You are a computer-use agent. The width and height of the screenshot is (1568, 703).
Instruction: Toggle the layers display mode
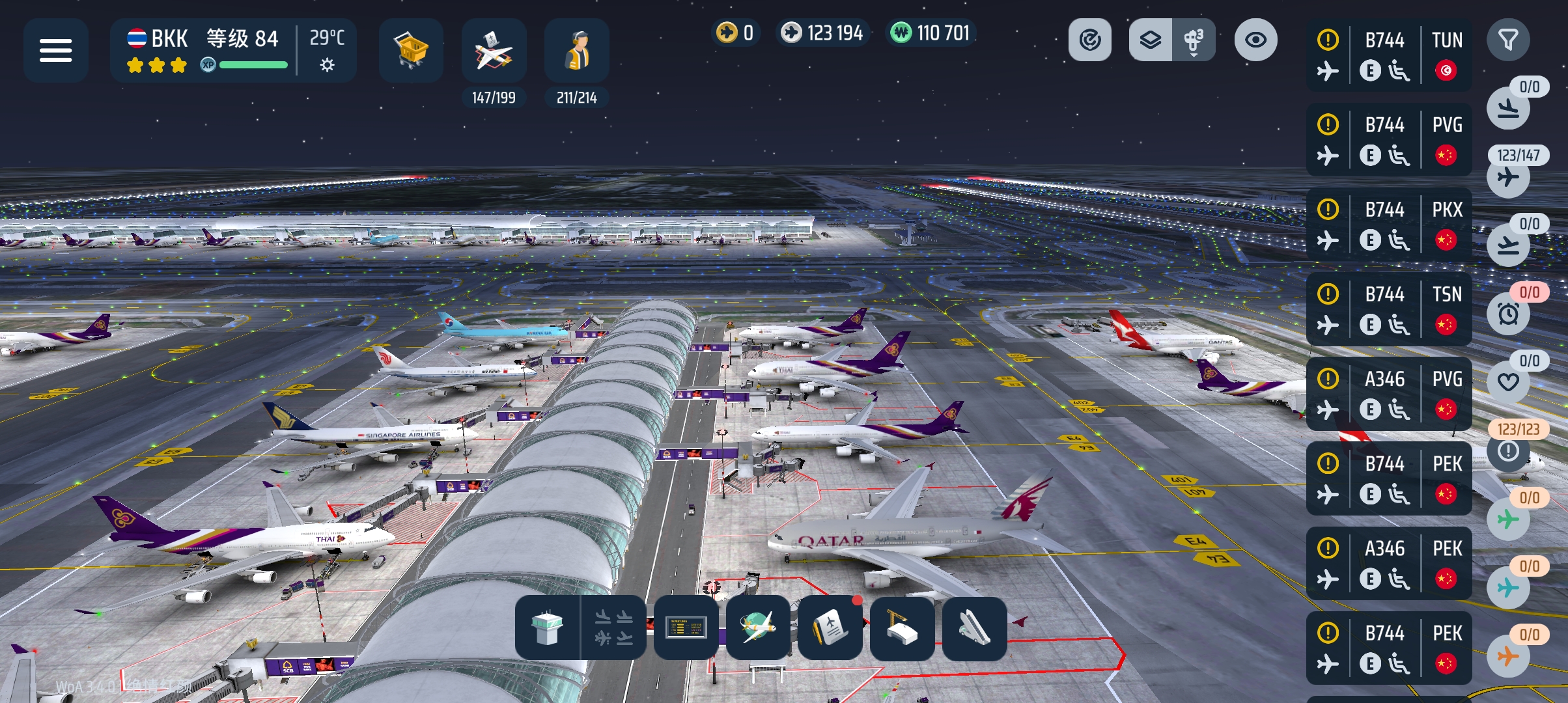point(1151,39)
